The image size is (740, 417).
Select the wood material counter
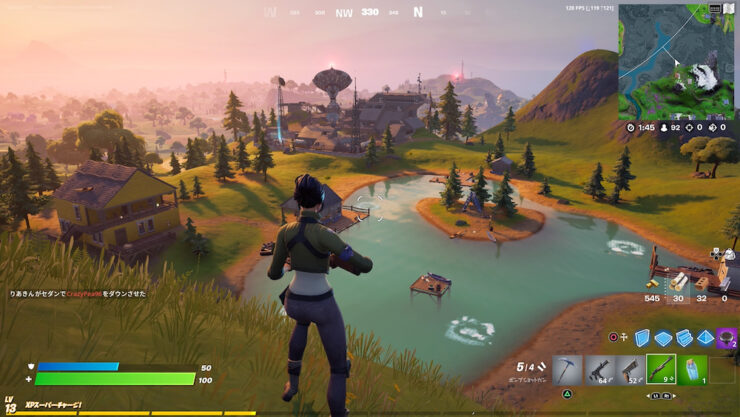coord(679,282)
